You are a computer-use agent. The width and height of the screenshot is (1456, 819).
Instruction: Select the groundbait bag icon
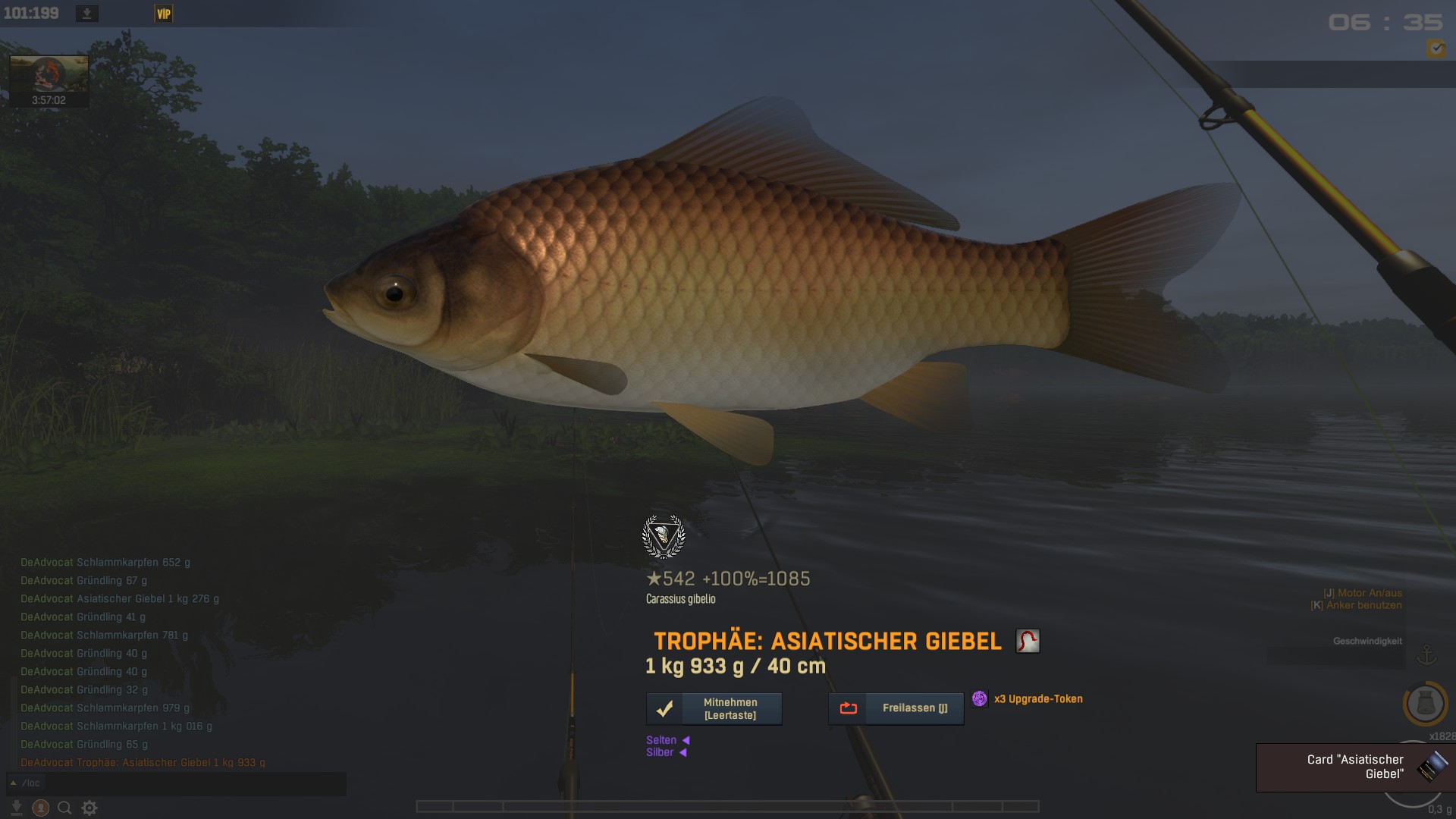(1425, 704)
